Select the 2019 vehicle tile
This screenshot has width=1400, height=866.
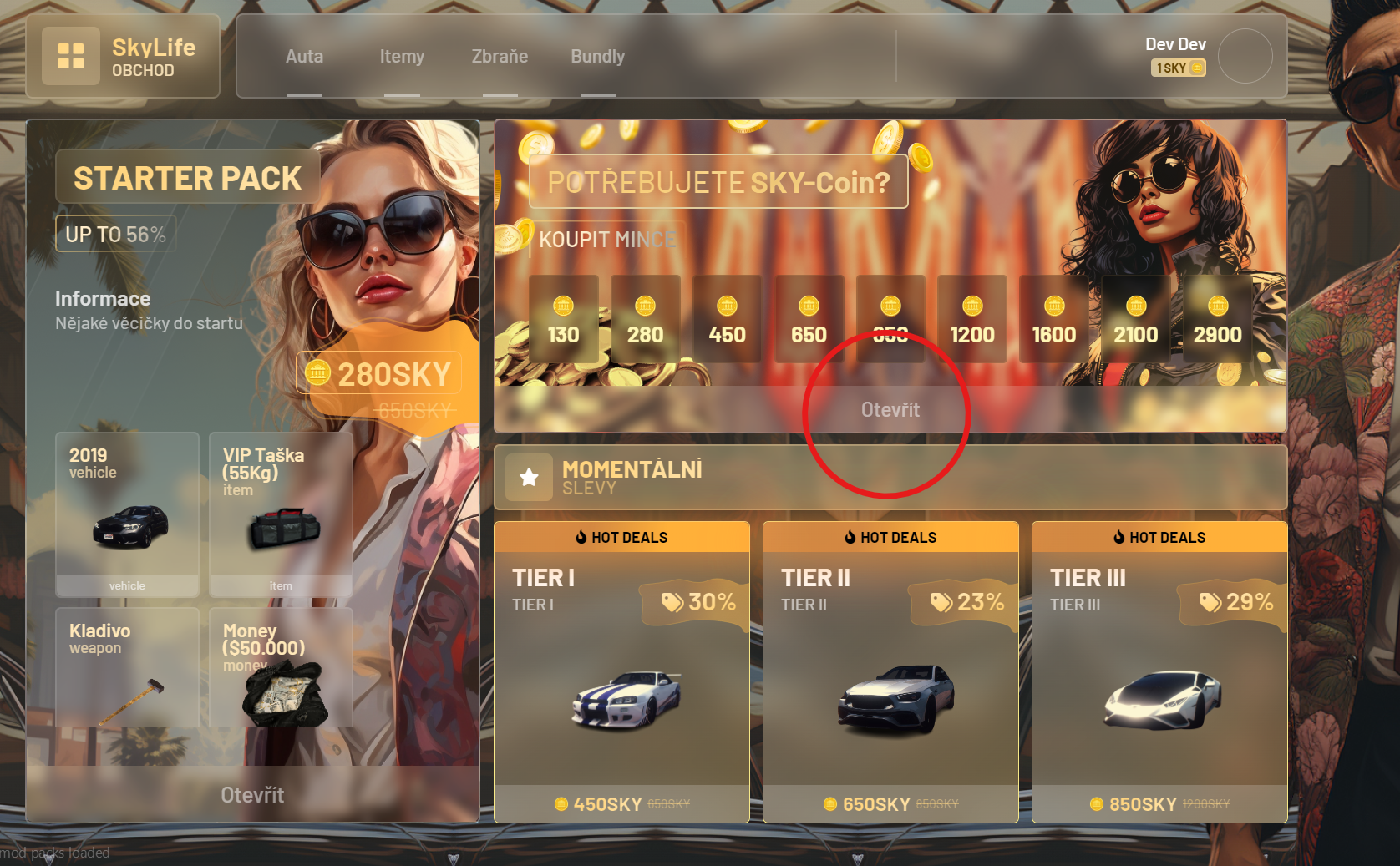click(127, 514)
